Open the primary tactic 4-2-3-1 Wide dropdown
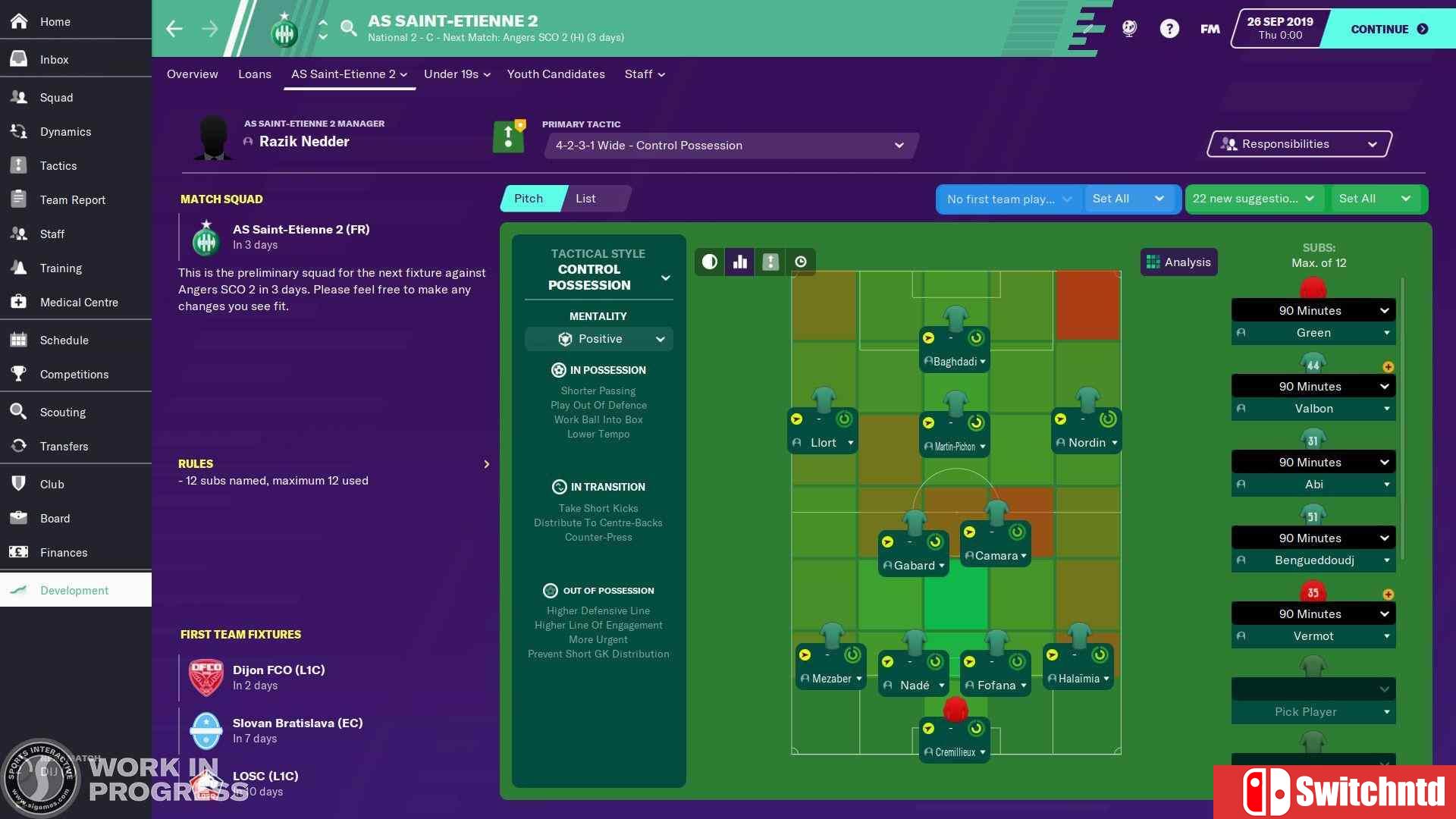This screenshot has height=819, width=1456. point(730,145)
